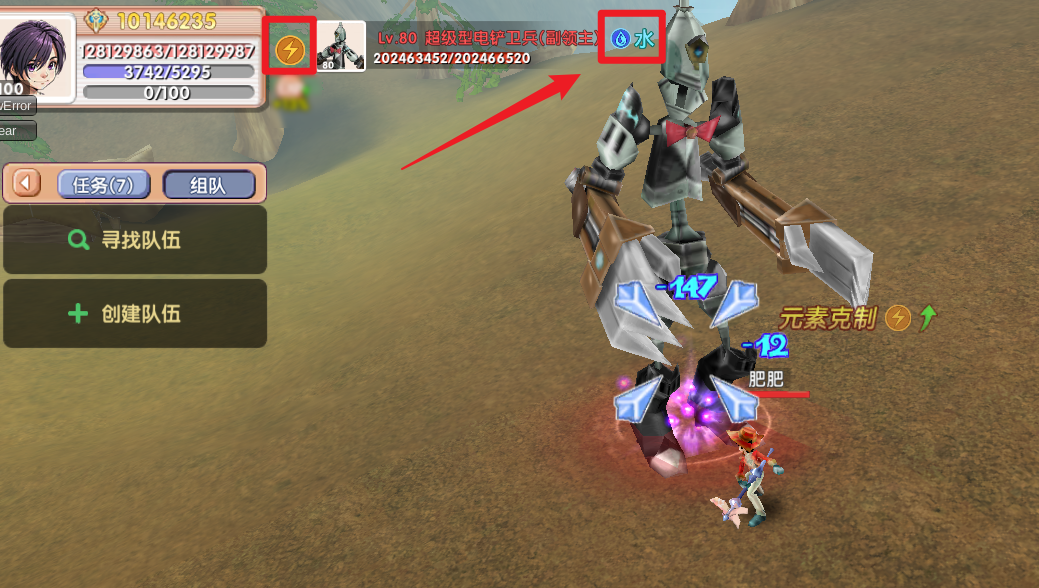Click the player's lightning element icon
This screenshot has height=588, width=1039.
(x=290, y=49)
